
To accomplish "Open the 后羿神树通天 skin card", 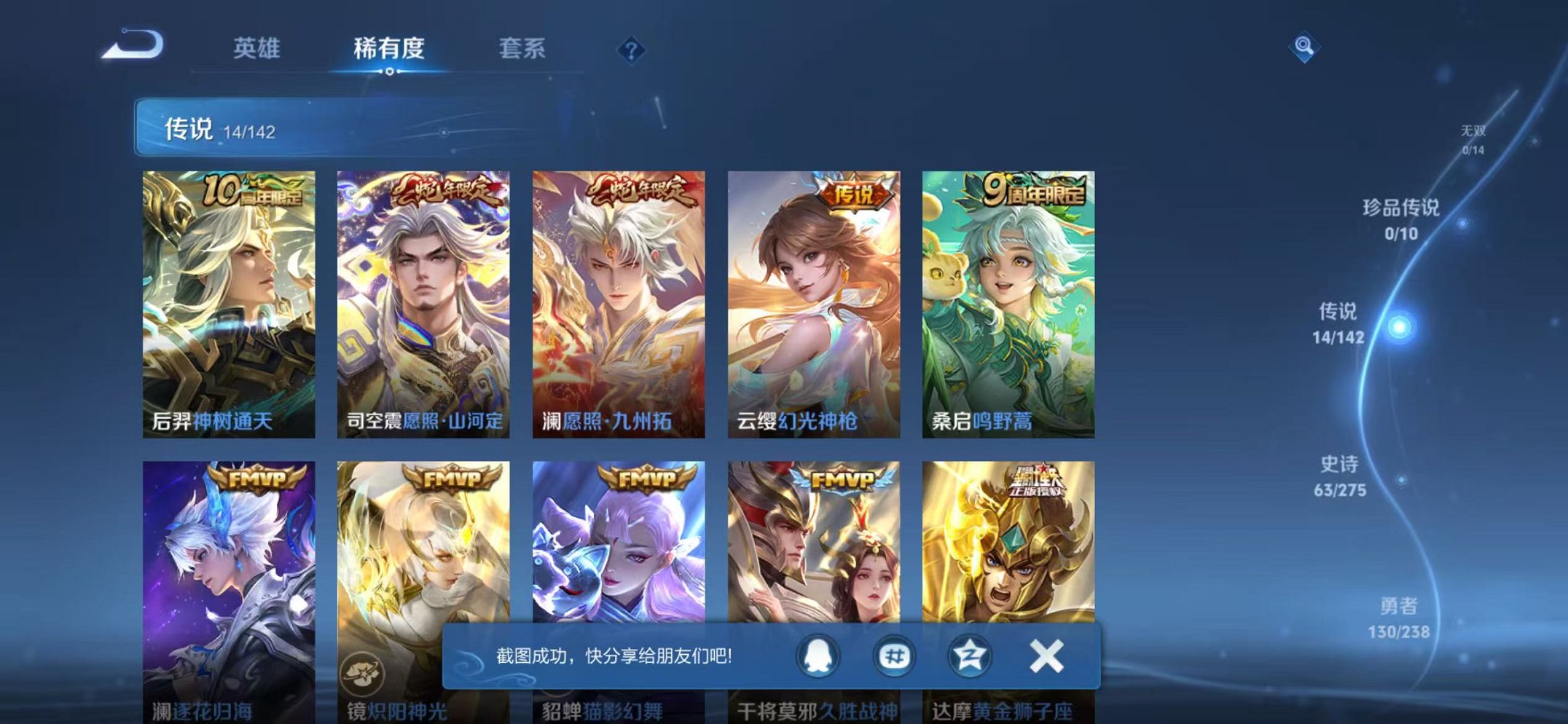I will pyautogui.click(x=229, y=299).
